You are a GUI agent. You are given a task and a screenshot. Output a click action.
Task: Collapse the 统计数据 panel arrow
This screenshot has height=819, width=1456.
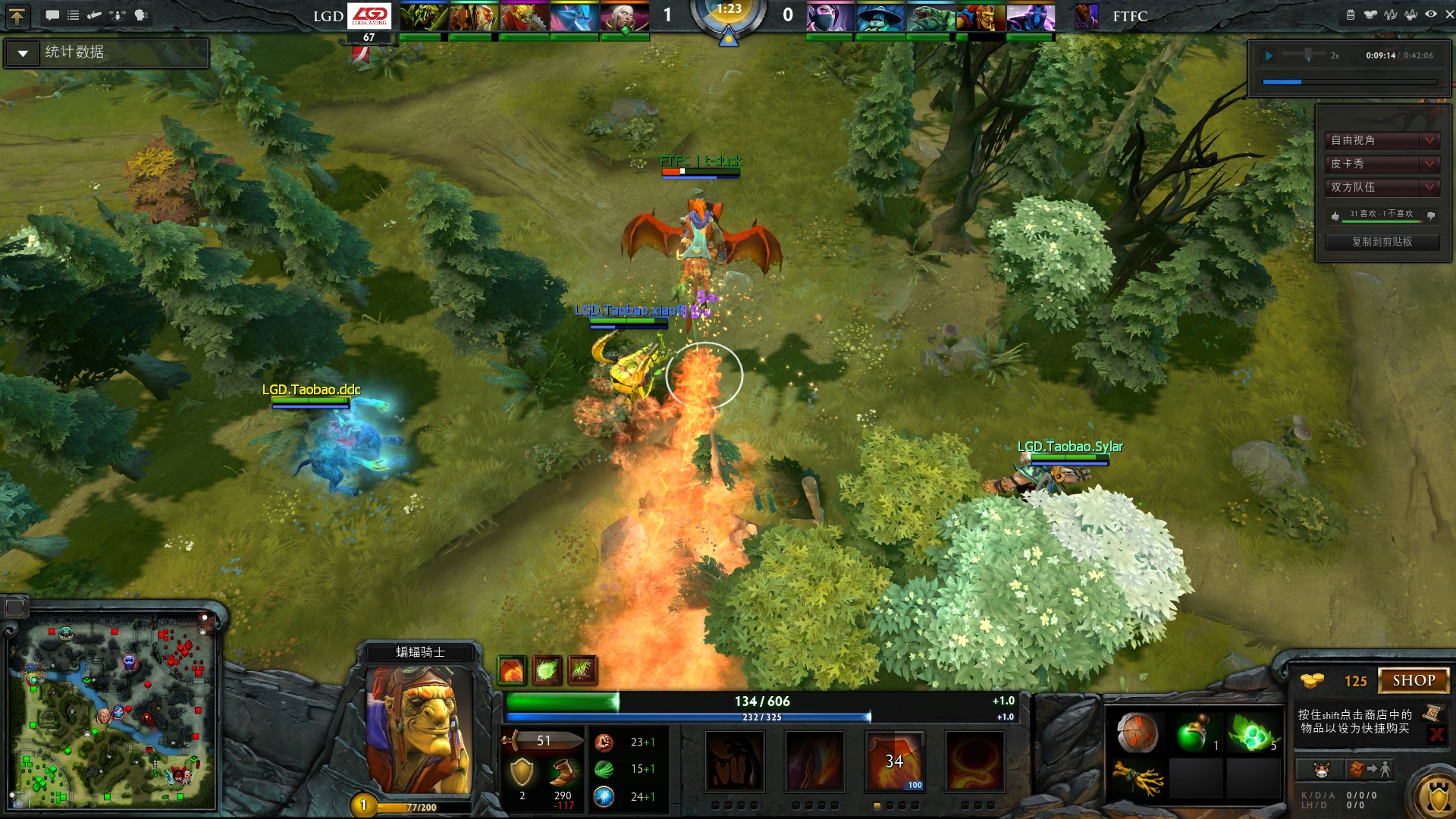coord(23,53)
